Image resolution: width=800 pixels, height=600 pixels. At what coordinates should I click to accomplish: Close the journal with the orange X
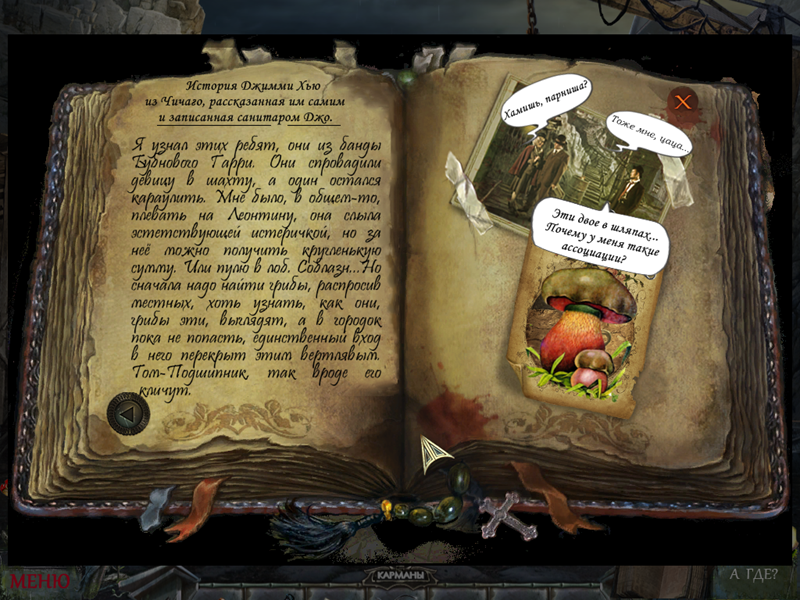(x=683, y=101)
